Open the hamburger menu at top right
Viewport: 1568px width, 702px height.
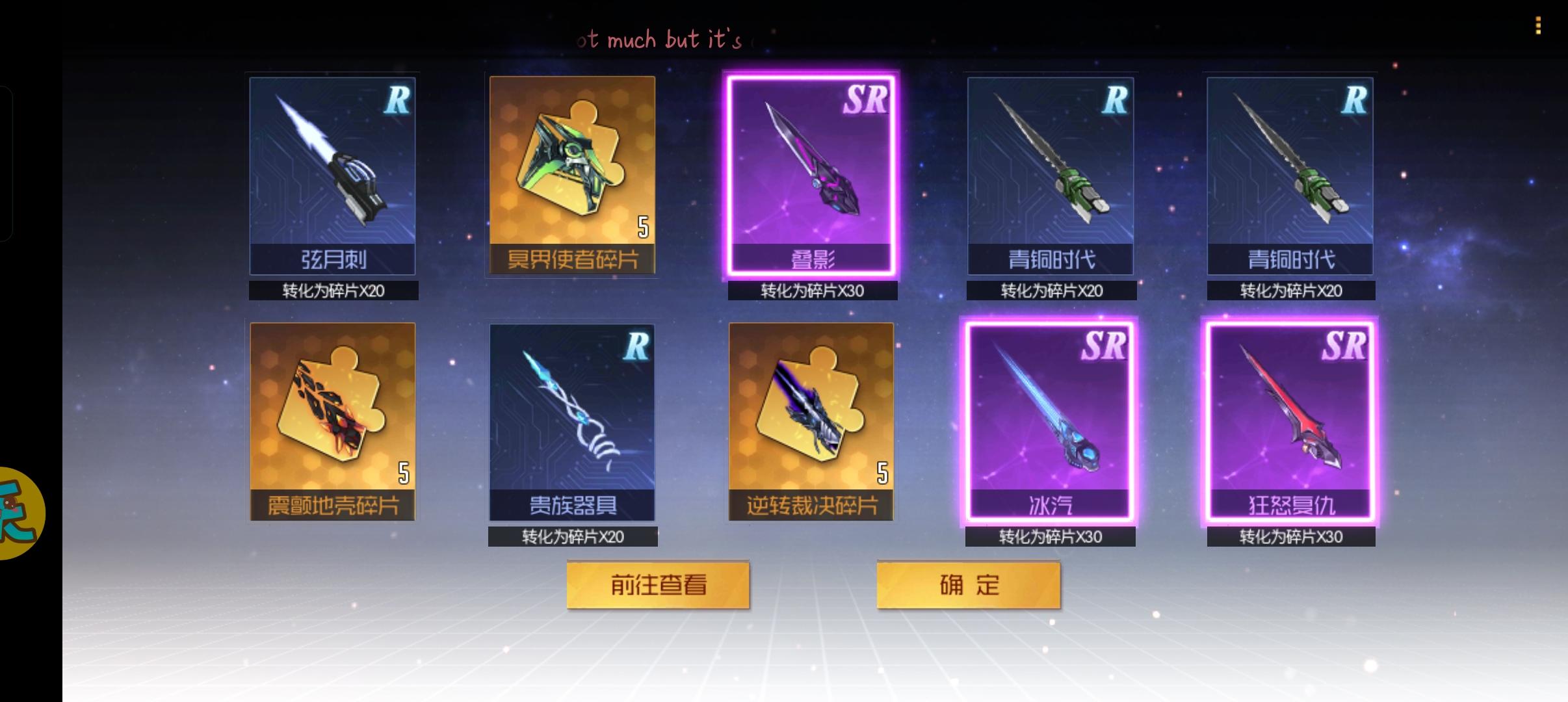(x=1537, y=26)
